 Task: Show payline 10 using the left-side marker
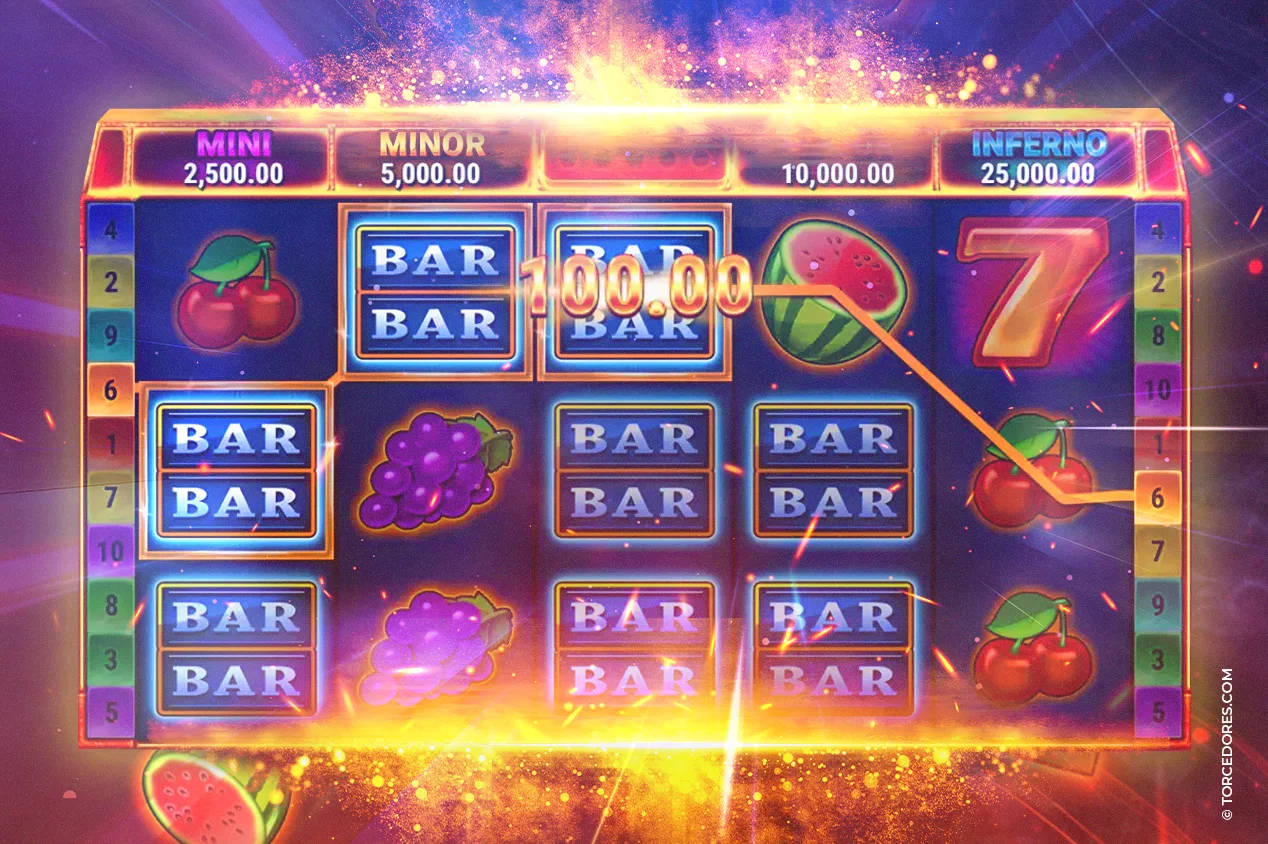click(x=110, y=550)
